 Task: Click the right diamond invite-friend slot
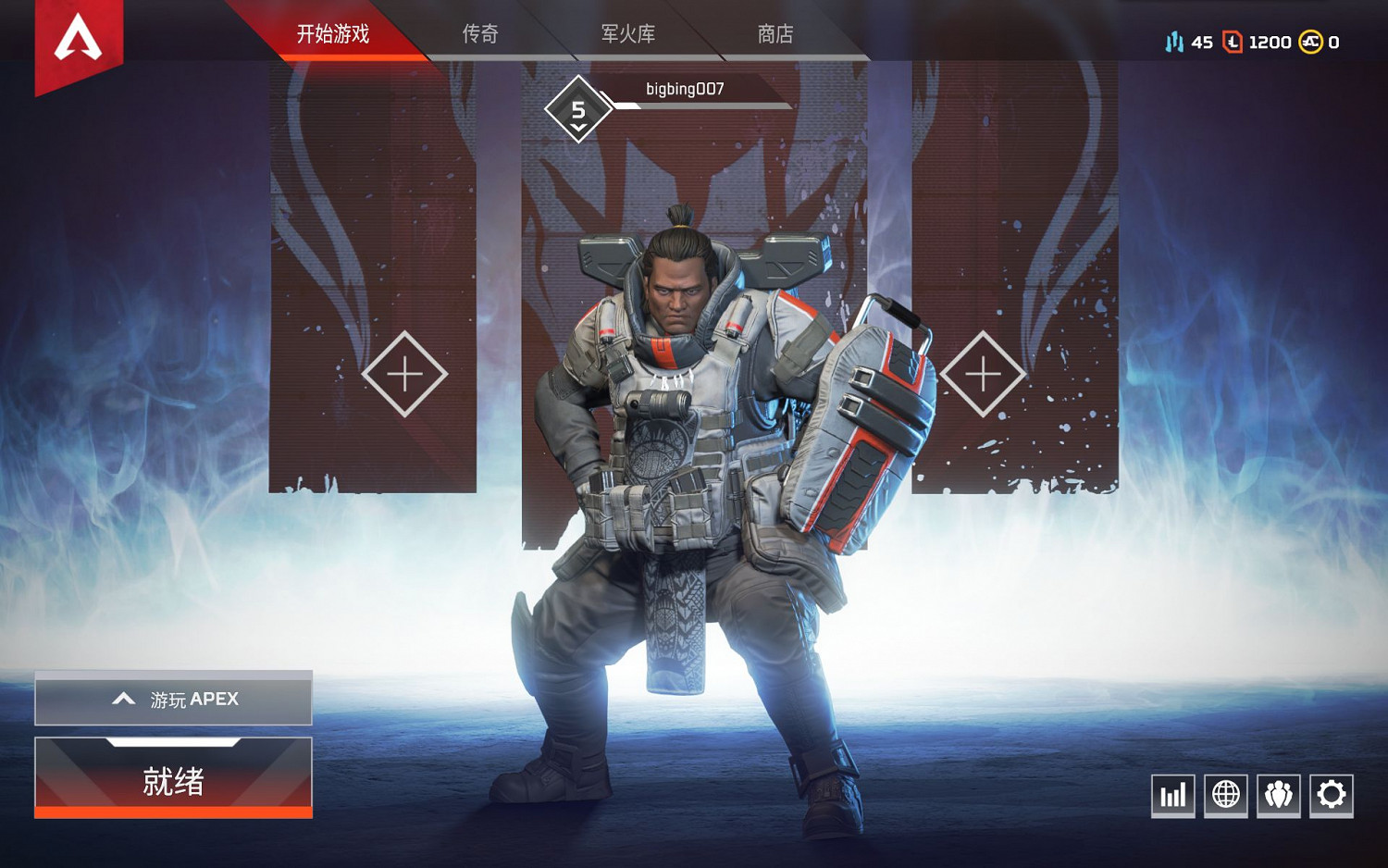point(985,375)
